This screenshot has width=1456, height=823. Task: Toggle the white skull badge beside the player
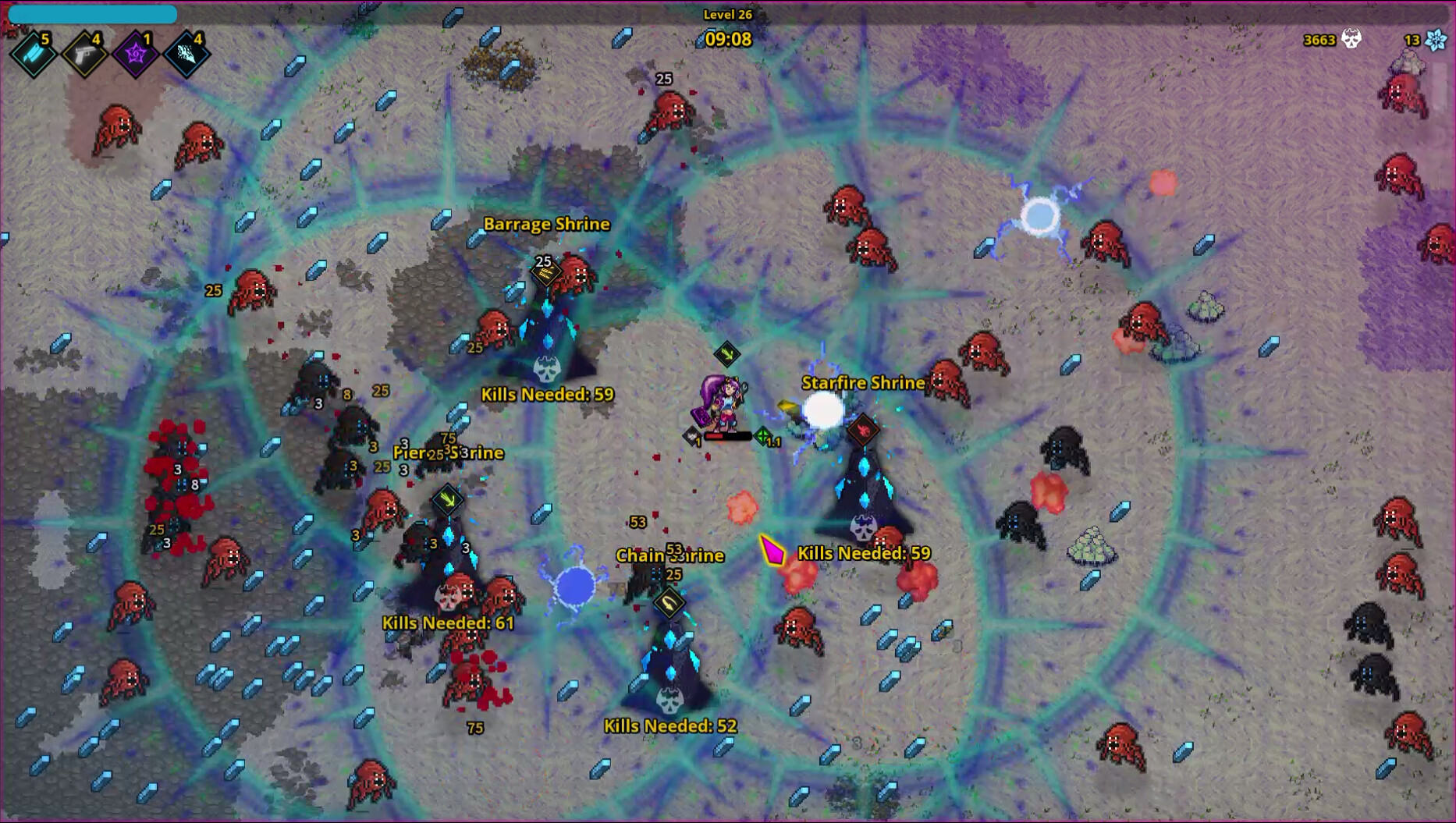[693, 434]
